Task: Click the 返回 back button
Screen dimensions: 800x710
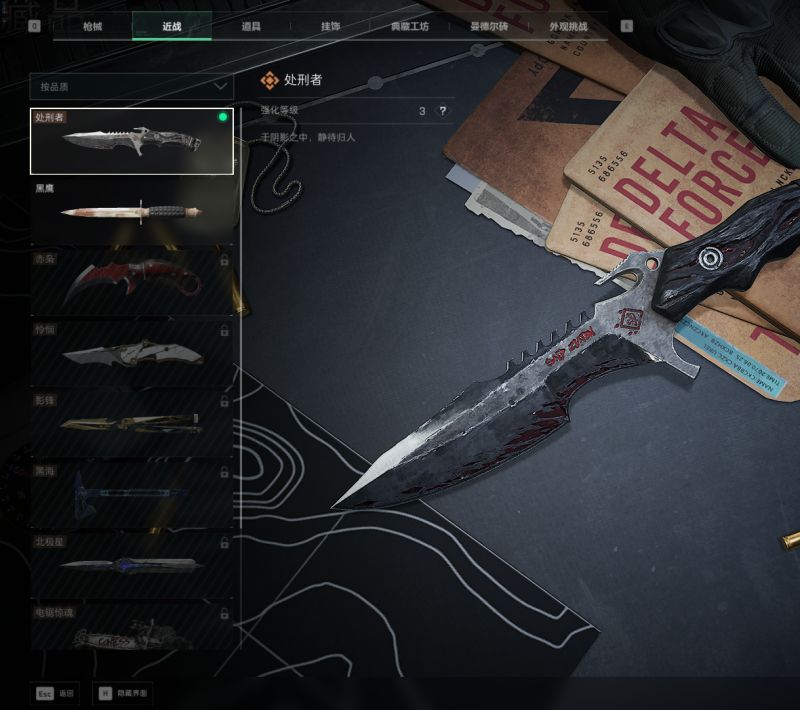Action: pyautogui.click(x=56, y=692)
